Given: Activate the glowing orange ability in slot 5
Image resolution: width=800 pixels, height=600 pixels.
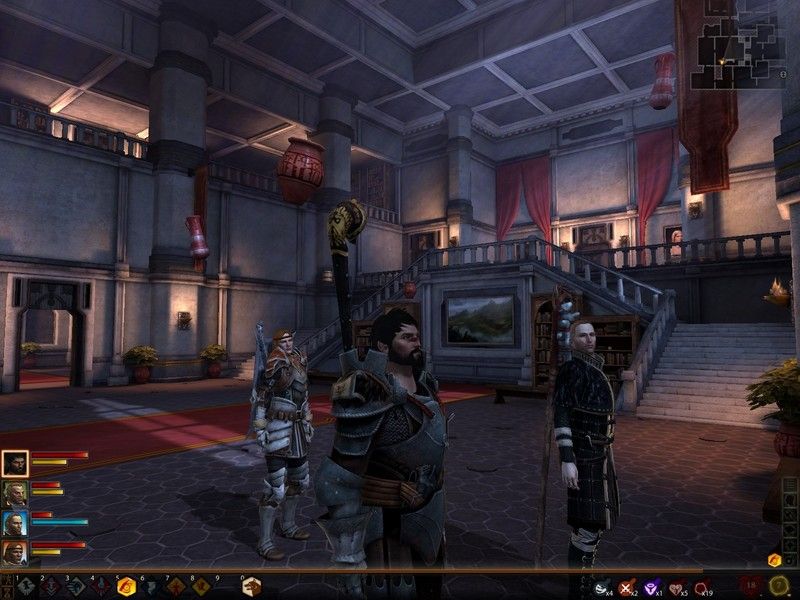Looking at the screenshot, I should [x=126, y=587].
